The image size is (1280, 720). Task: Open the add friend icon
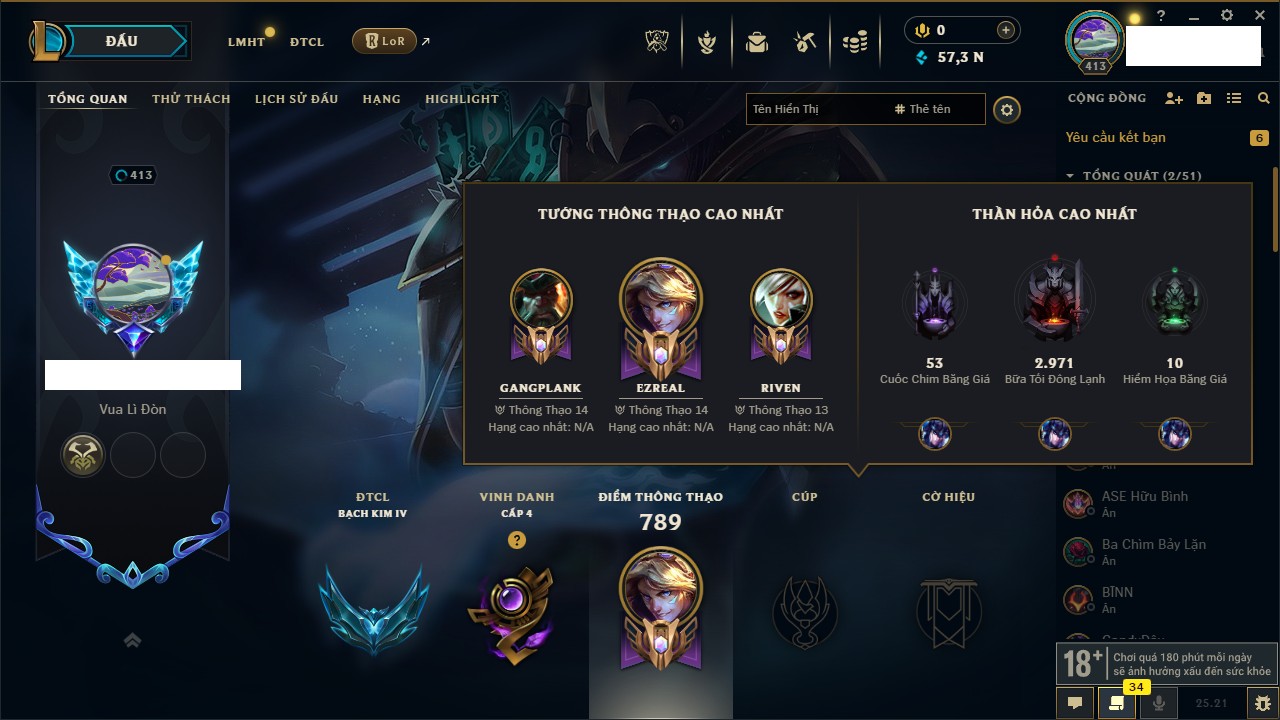[x=1174, y=98]
